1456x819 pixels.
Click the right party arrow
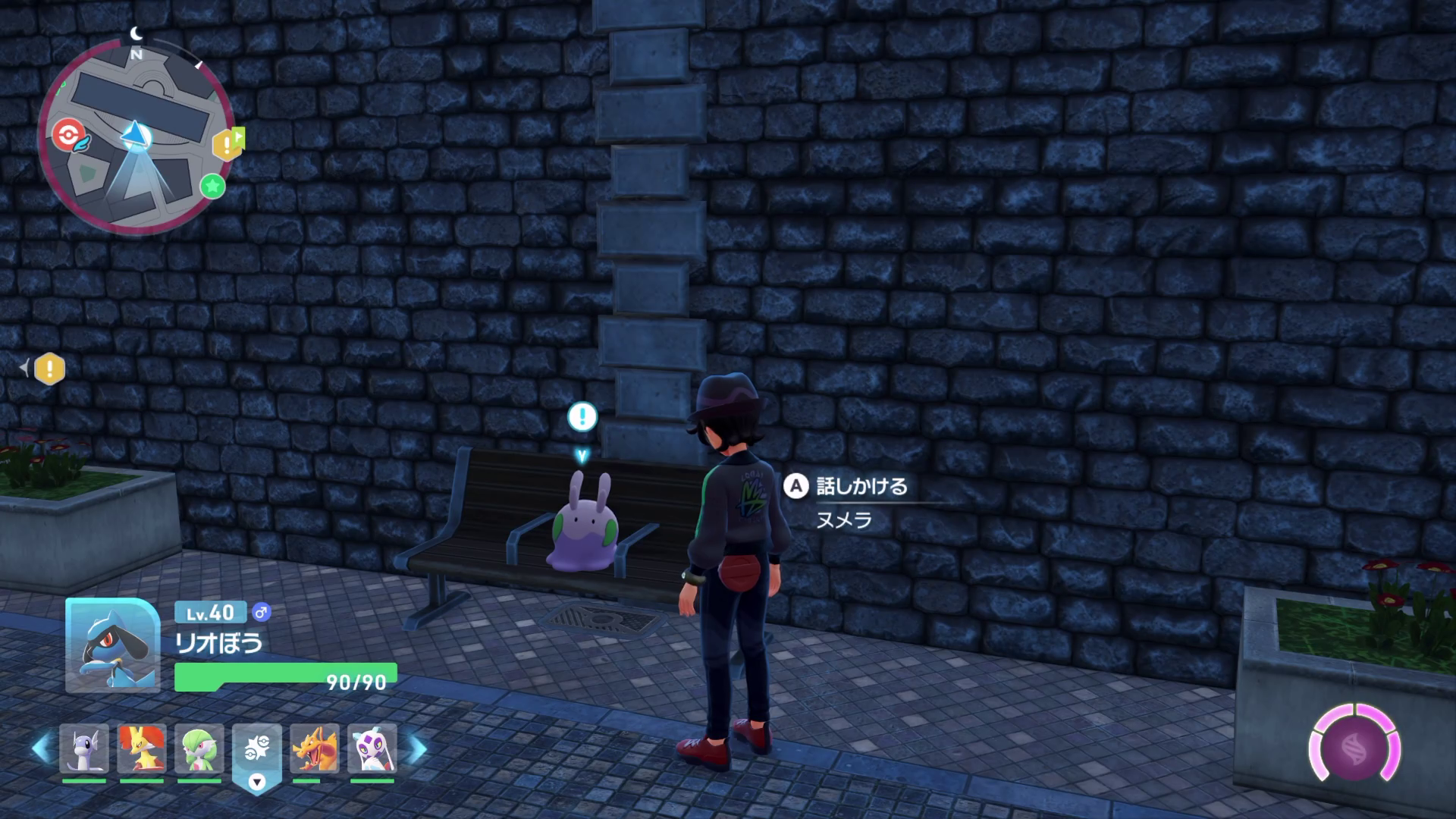click(417, 749)
